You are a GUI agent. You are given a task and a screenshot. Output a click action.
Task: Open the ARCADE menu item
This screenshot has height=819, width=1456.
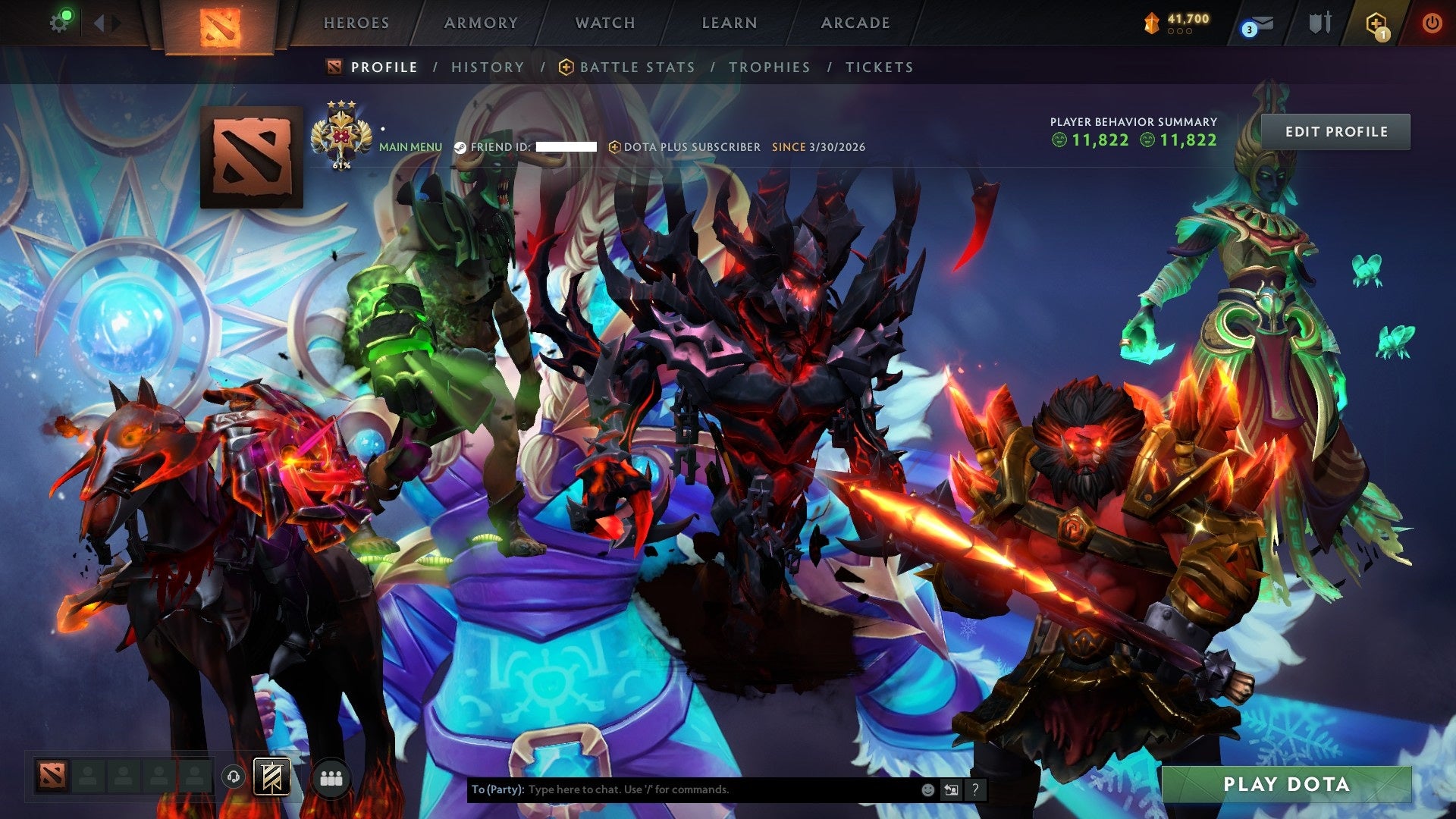click(x=855, y=23)
